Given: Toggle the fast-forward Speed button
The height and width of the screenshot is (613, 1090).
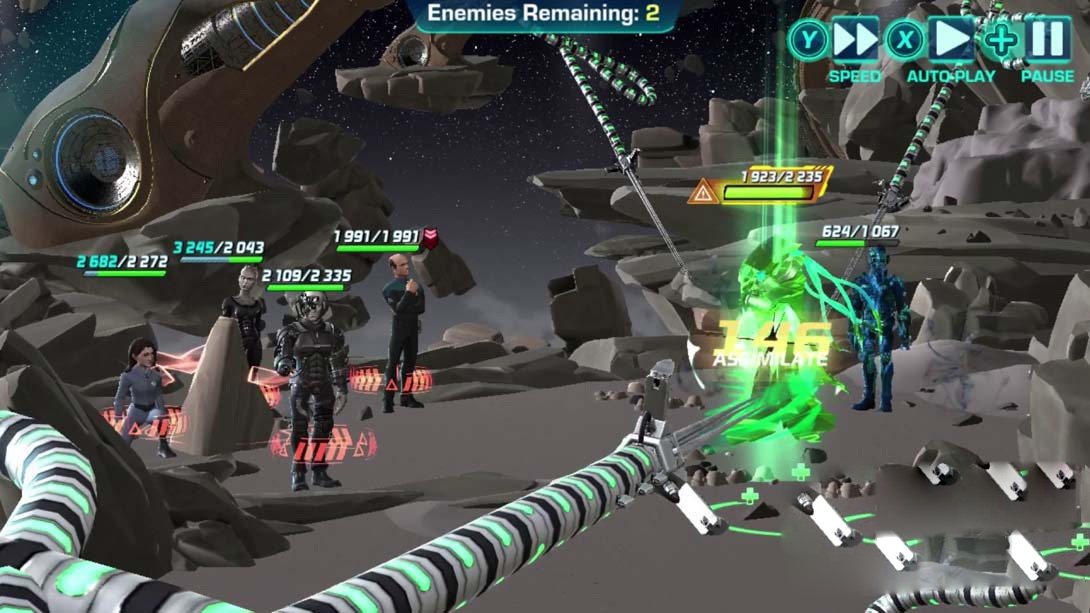Looking at the screenshot, I should click(855, 41).
